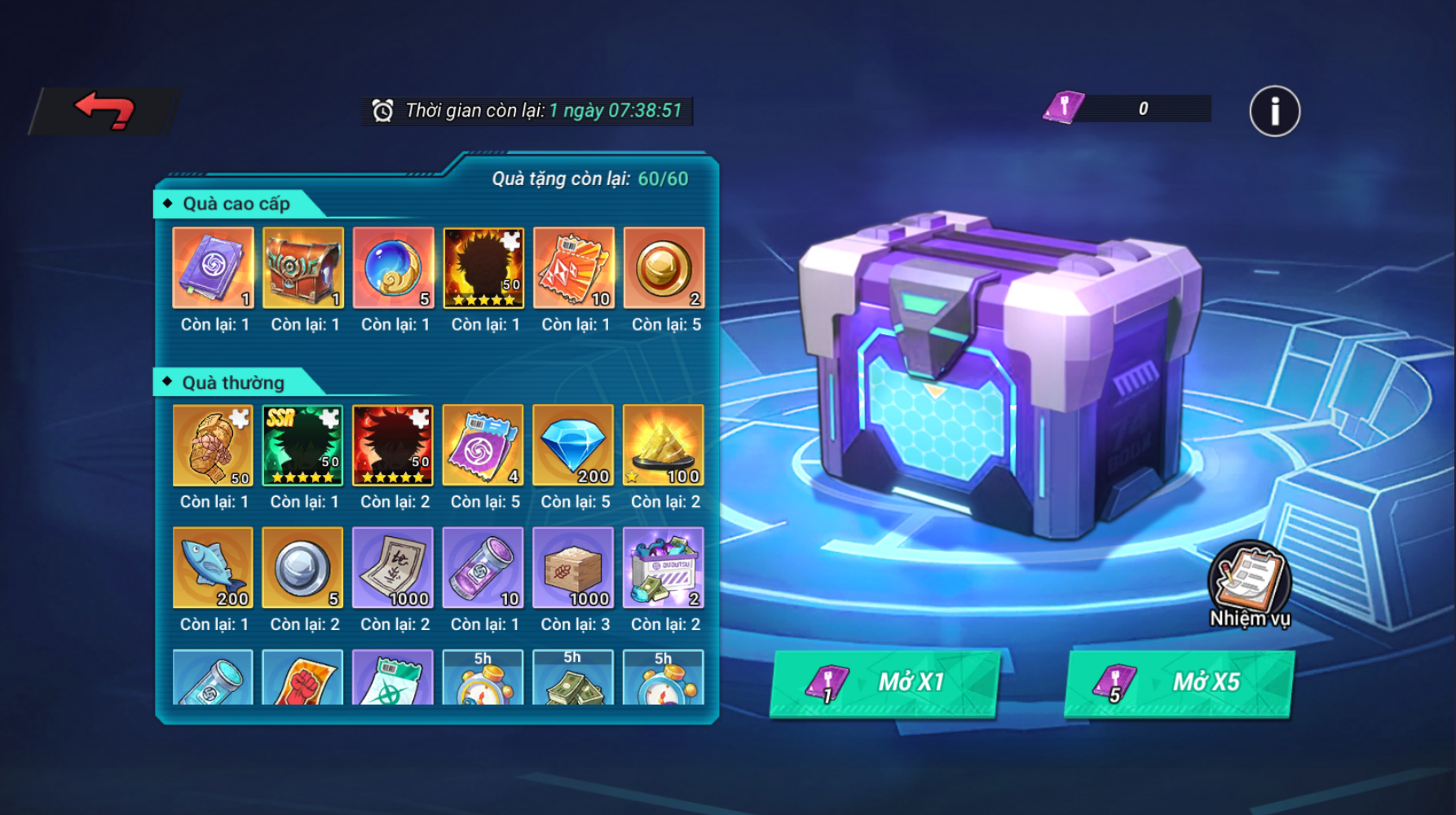Select the gold coin reward
The width and height of the screenshot is (1456, 815).
coord(664,268)
